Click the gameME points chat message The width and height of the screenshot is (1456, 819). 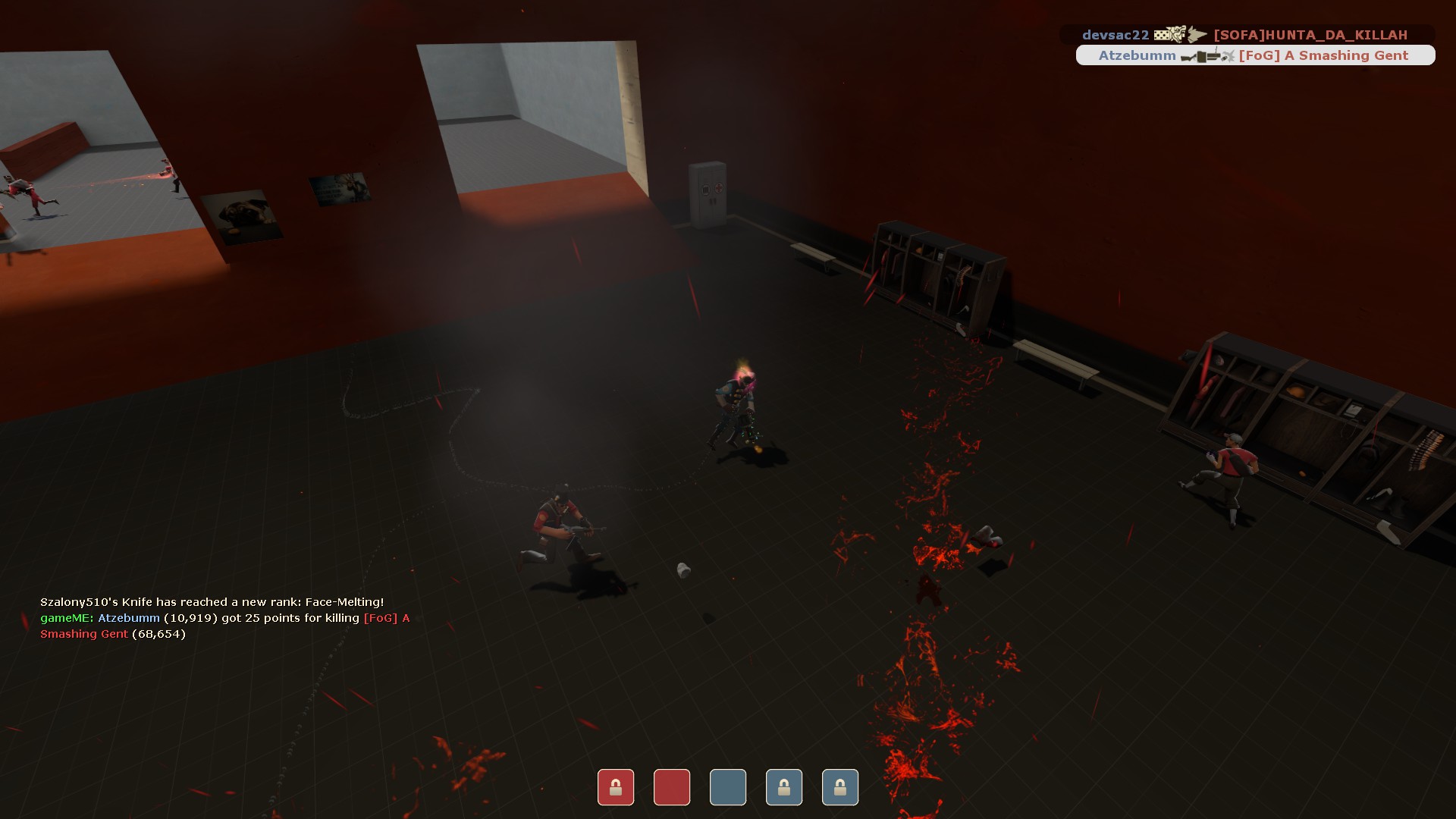224,626
